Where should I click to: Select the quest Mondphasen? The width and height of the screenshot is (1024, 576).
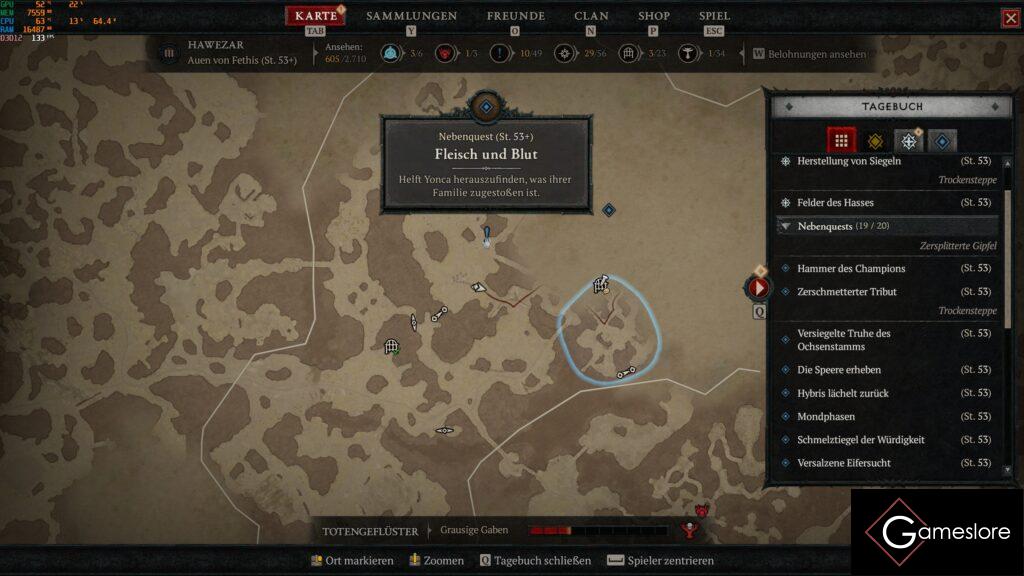(826, 416)
